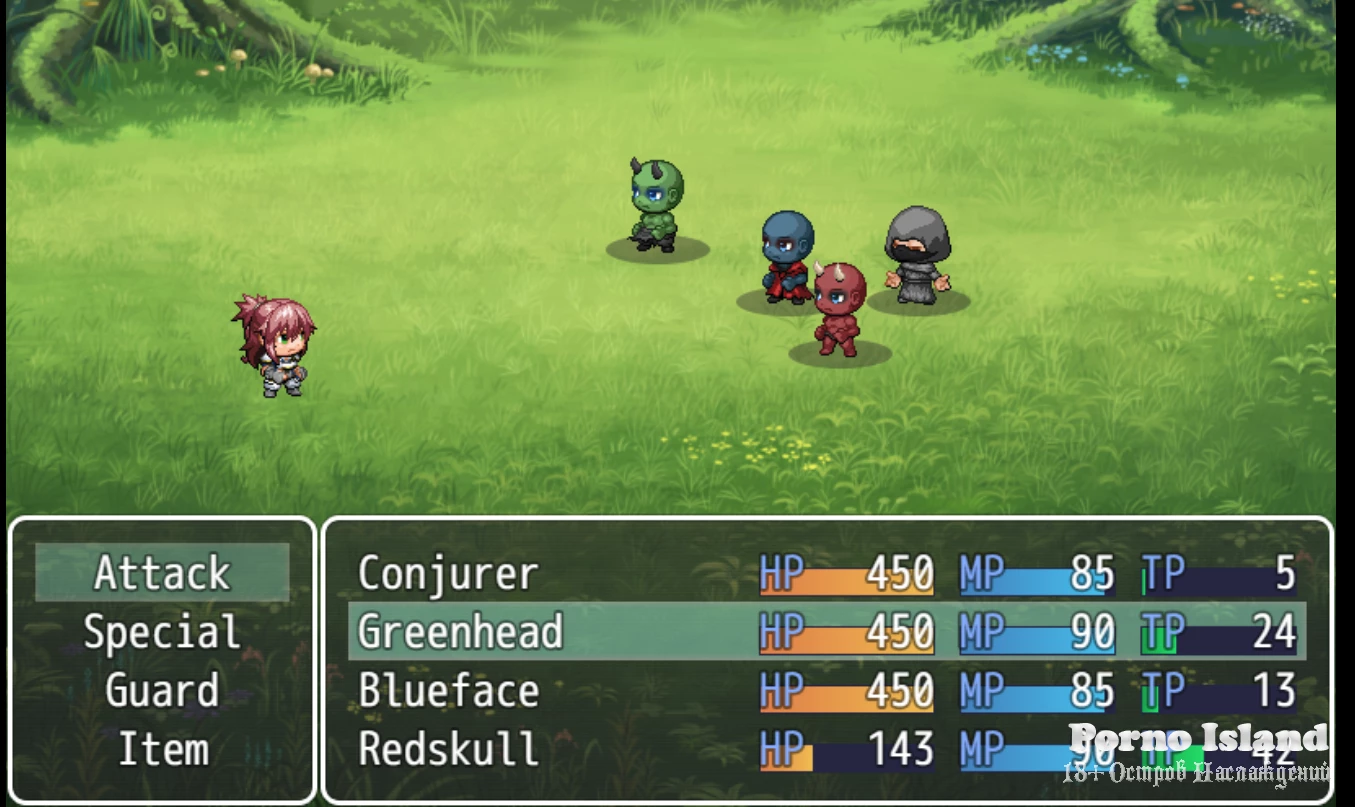Viewport: 1355px width, 807px height.
Task: Choose the Attack command
Action: tap(162, 573)
